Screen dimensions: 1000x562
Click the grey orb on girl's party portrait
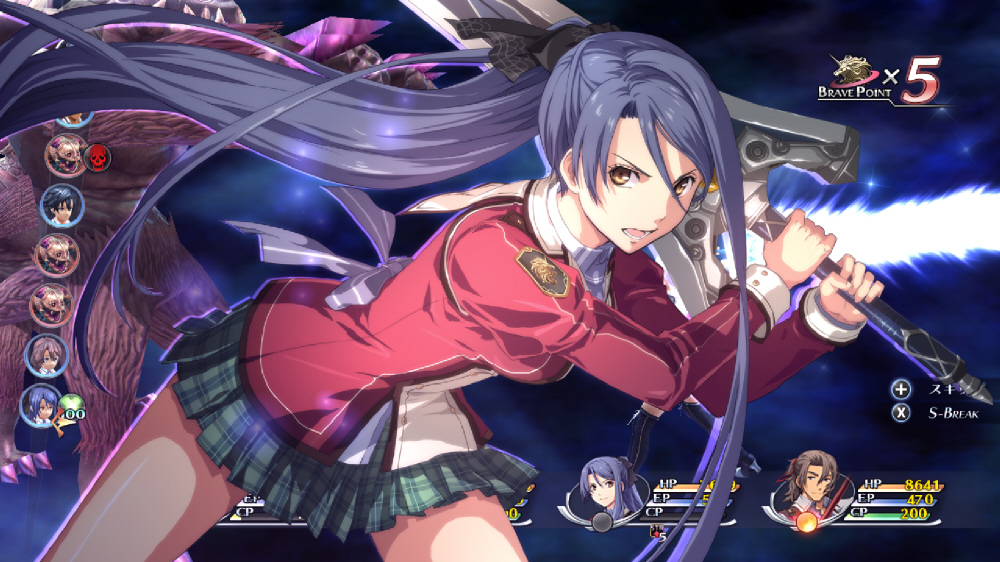(x=602, y=520)
